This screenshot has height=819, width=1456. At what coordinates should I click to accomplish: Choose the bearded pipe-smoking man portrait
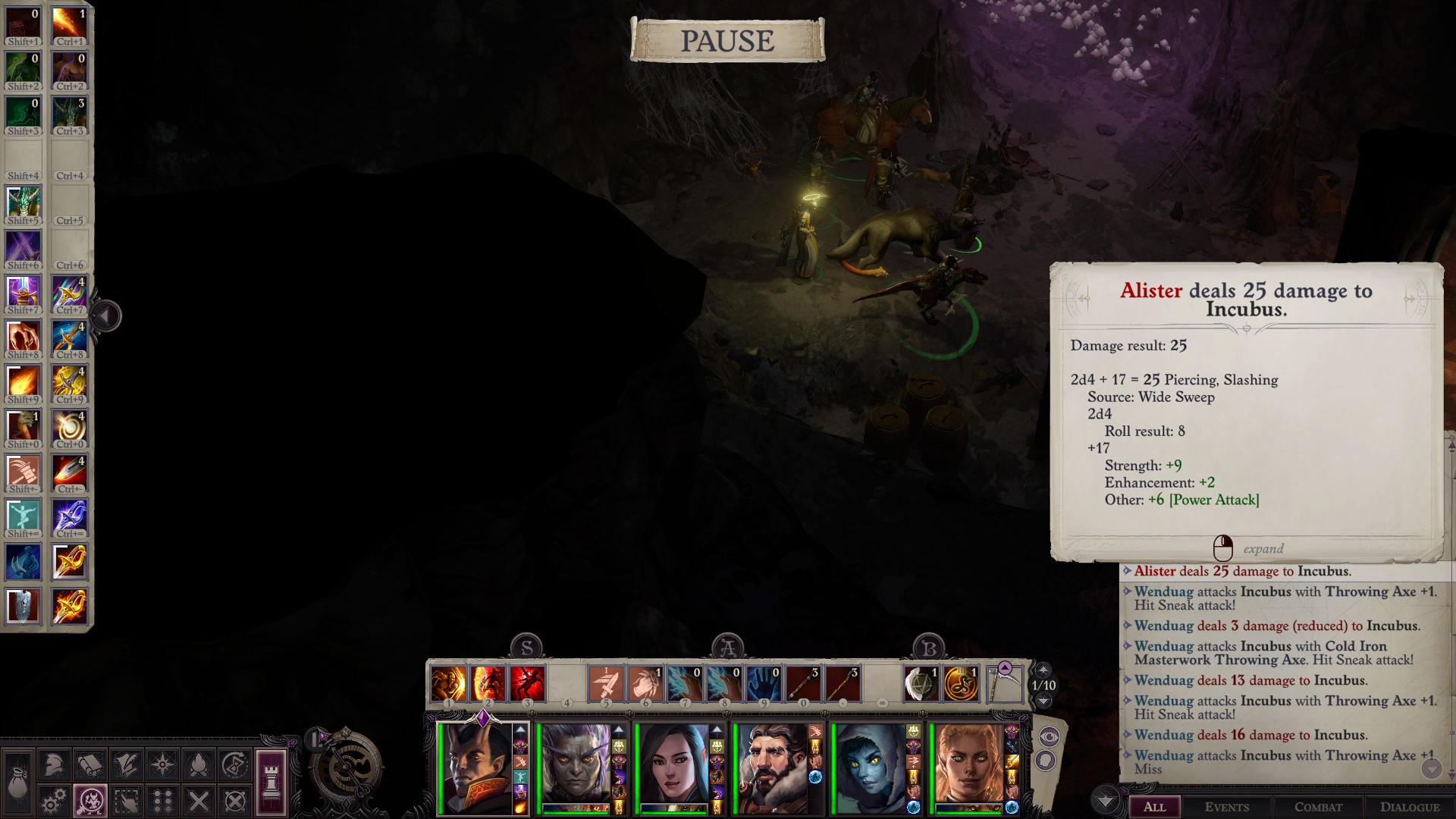pyautogui.click(x=771, y=767)
